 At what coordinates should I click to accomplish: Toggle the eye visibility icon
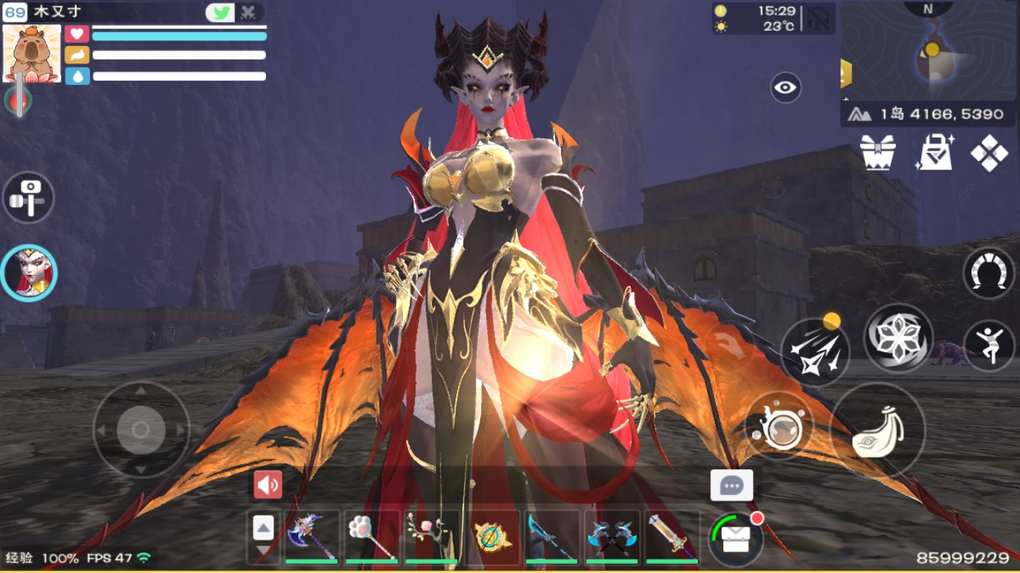[786, 88]
